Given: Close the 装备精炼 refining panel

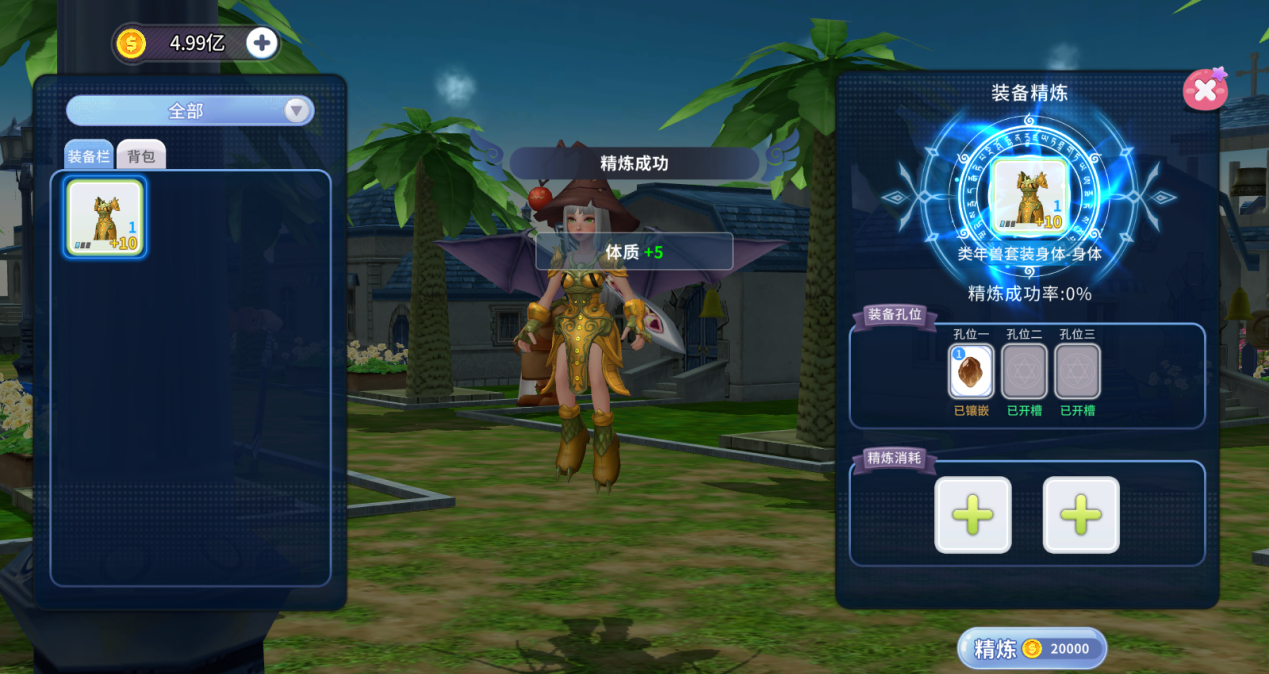Looking at the screenshot, I should coord(1204,90).
